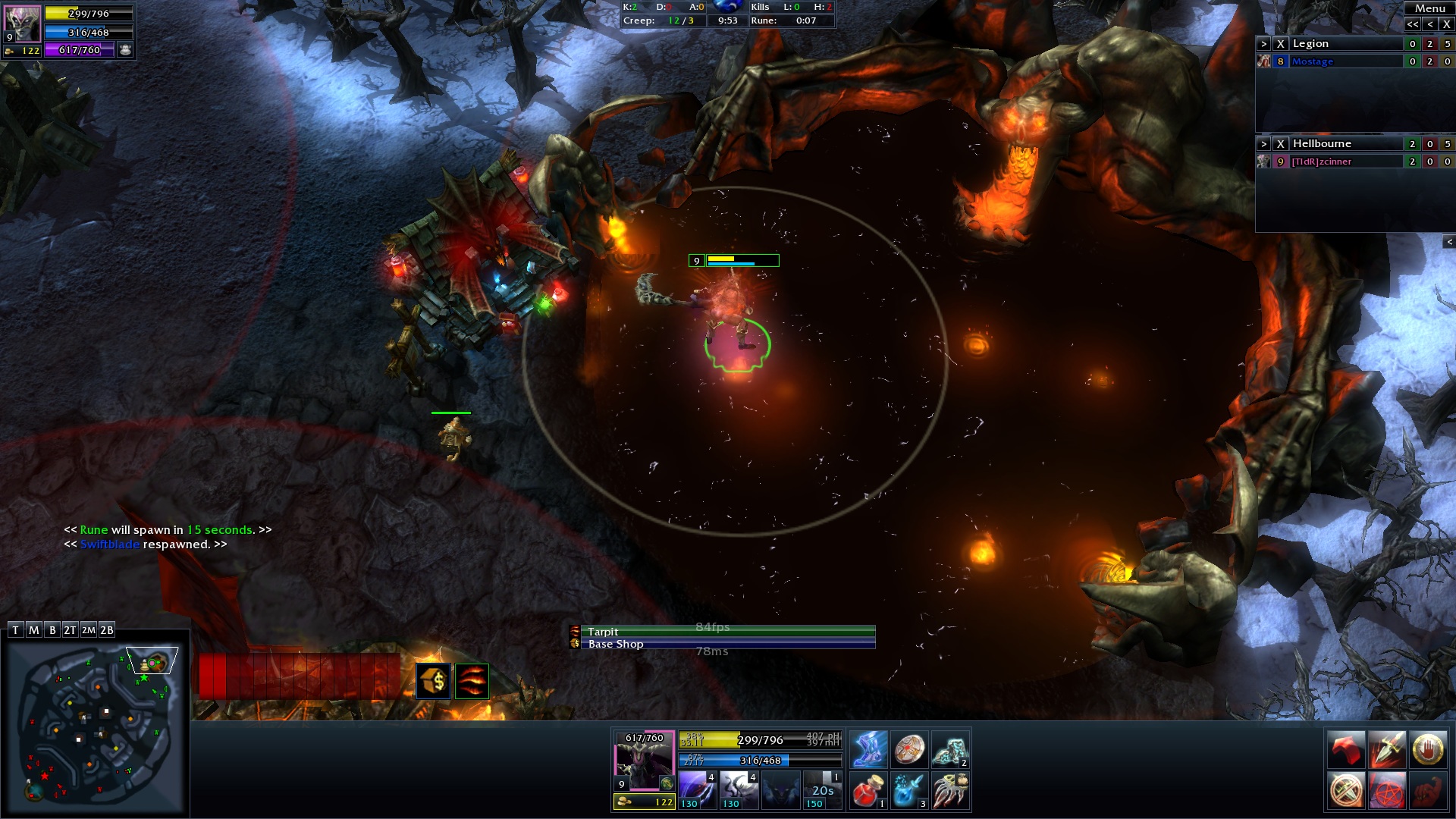
Task: Select the 2T minimap ping button
Action: (x=70, y=630)
